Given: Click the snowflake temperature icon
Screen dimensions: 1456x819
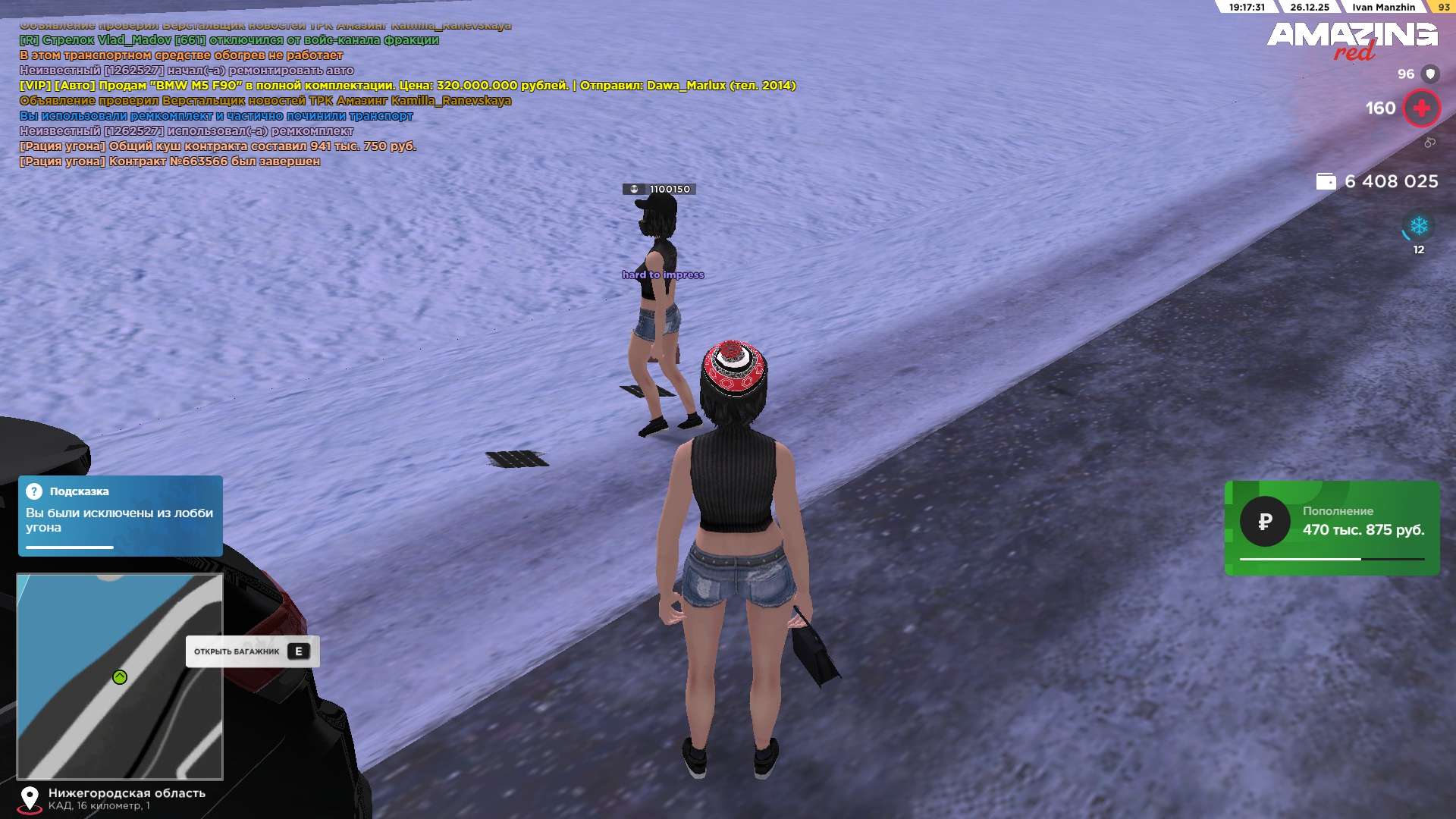Looking at the screenshot, I should point(1418,226).
